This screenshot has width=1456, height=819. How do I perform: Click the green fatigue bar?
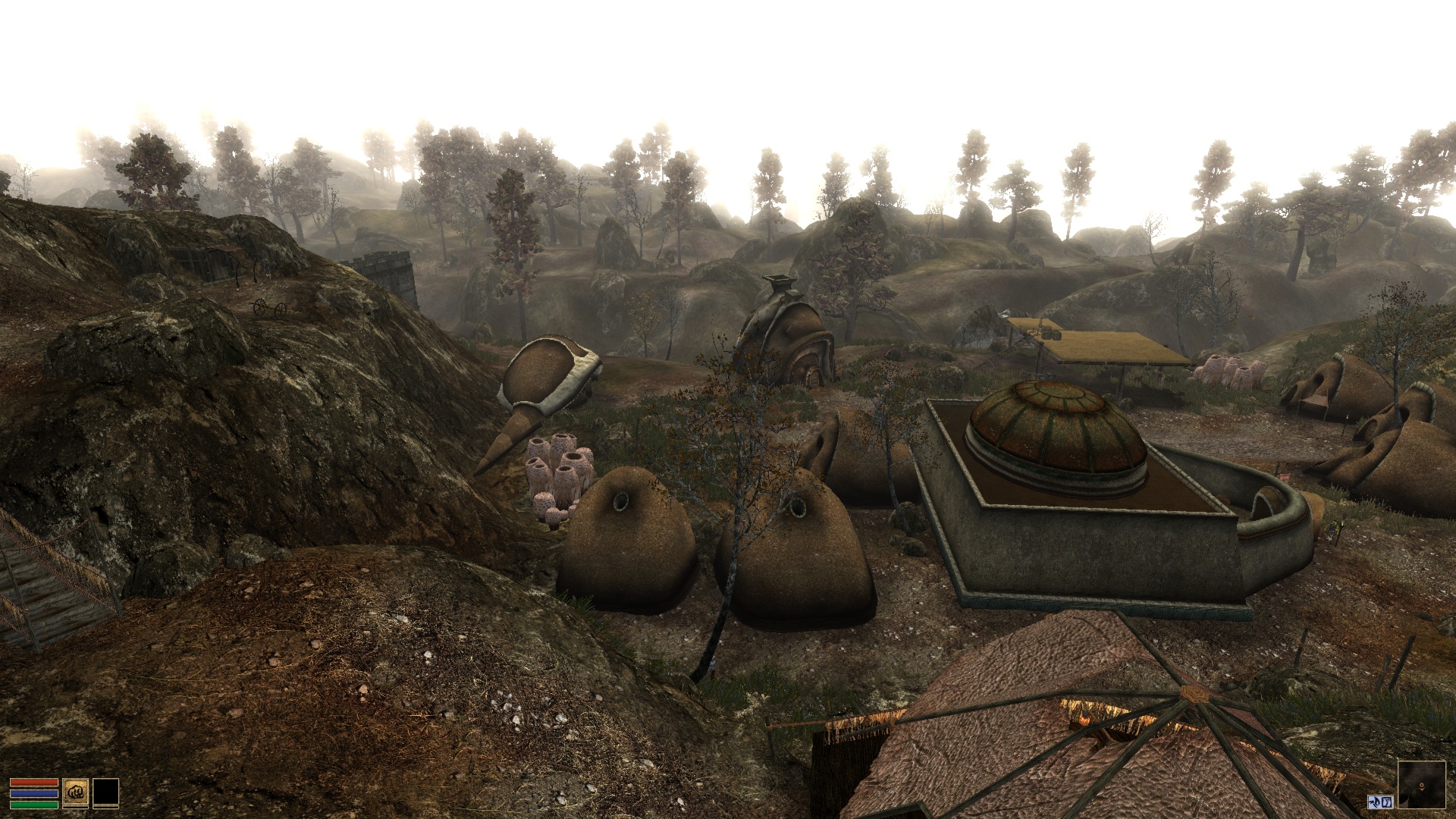(34, 804)
